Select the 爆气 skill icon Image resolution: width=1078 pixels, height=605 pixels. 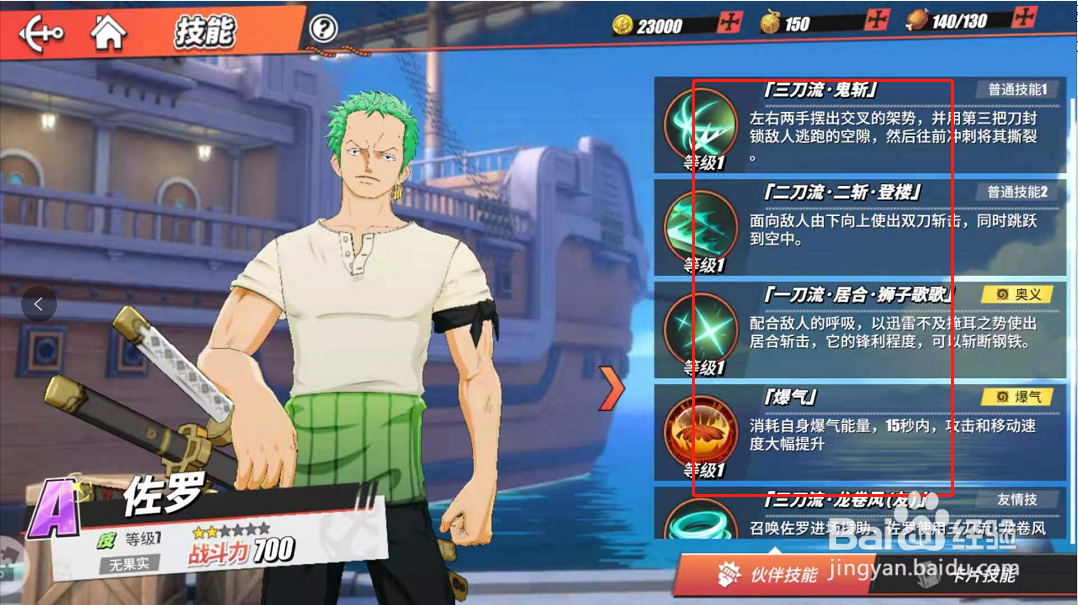[700, 433]
